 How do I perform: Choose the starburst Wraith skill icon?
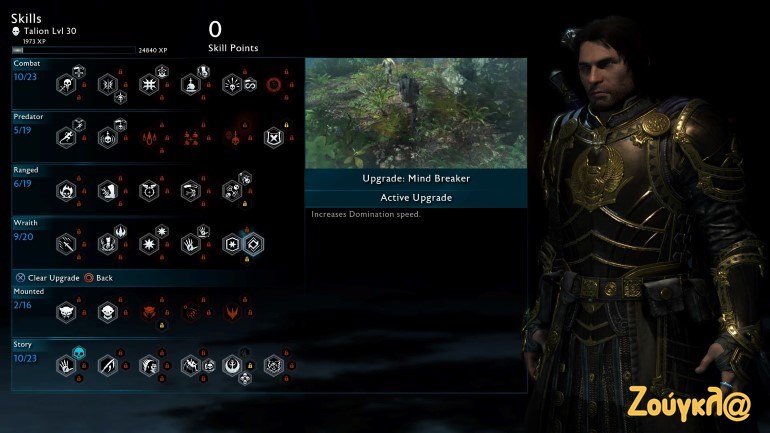click(x=149, y=242)
